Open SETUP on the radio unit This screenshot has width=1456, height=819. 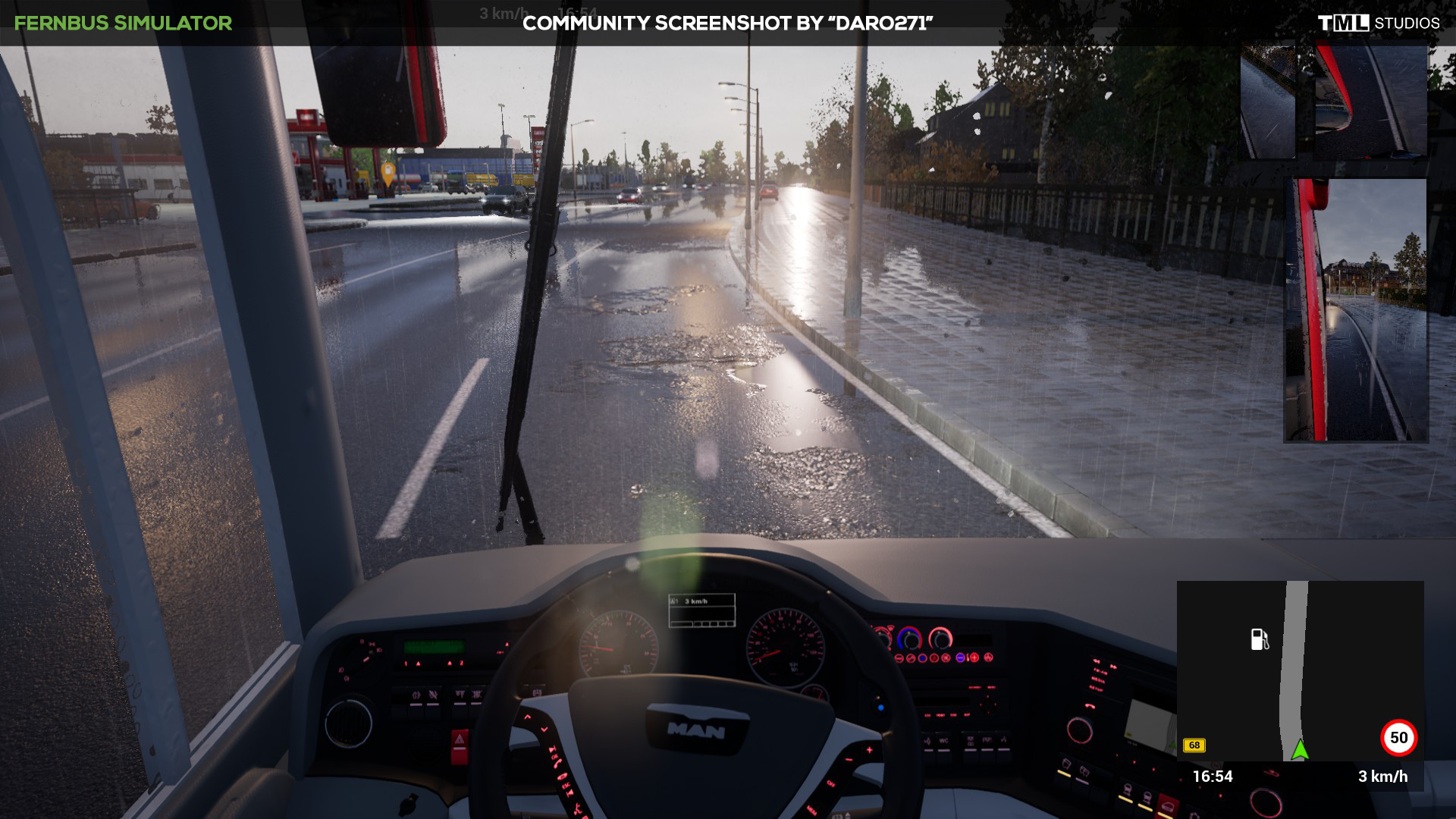pos(1097,686)
